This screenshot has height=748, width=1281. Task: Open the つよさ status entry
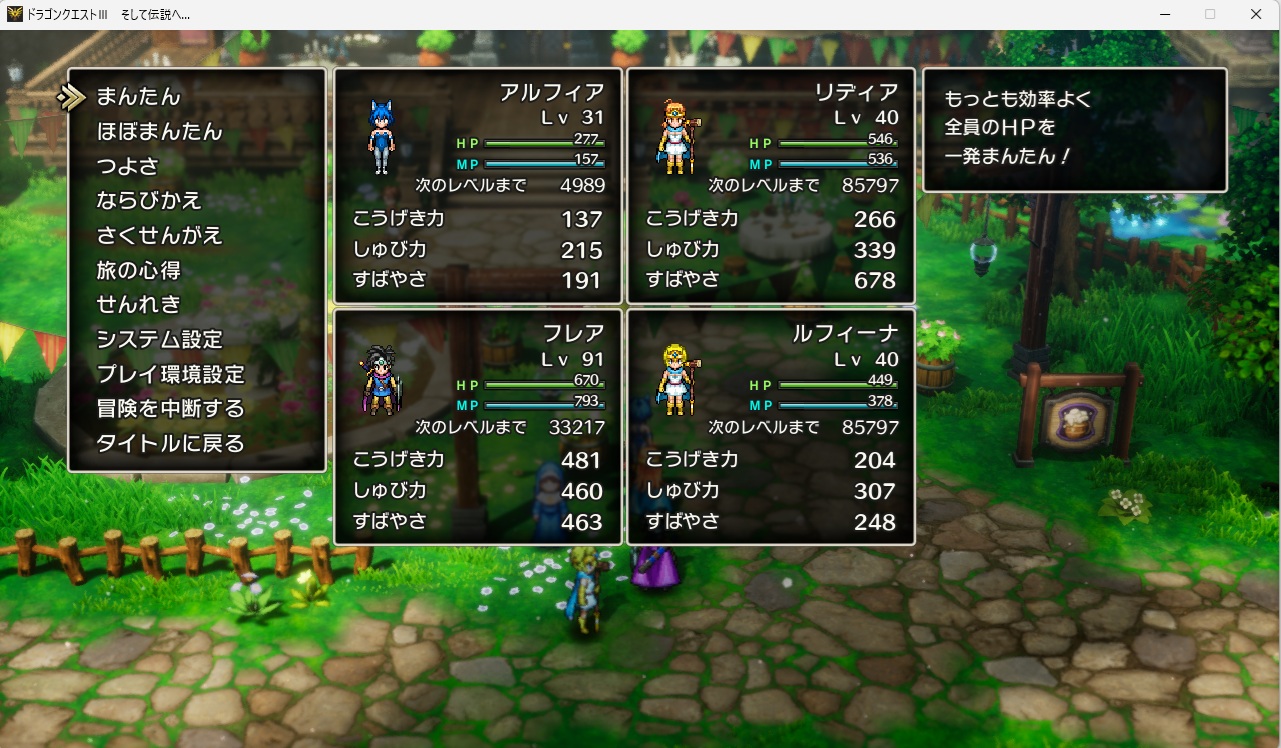coord(127,166)
